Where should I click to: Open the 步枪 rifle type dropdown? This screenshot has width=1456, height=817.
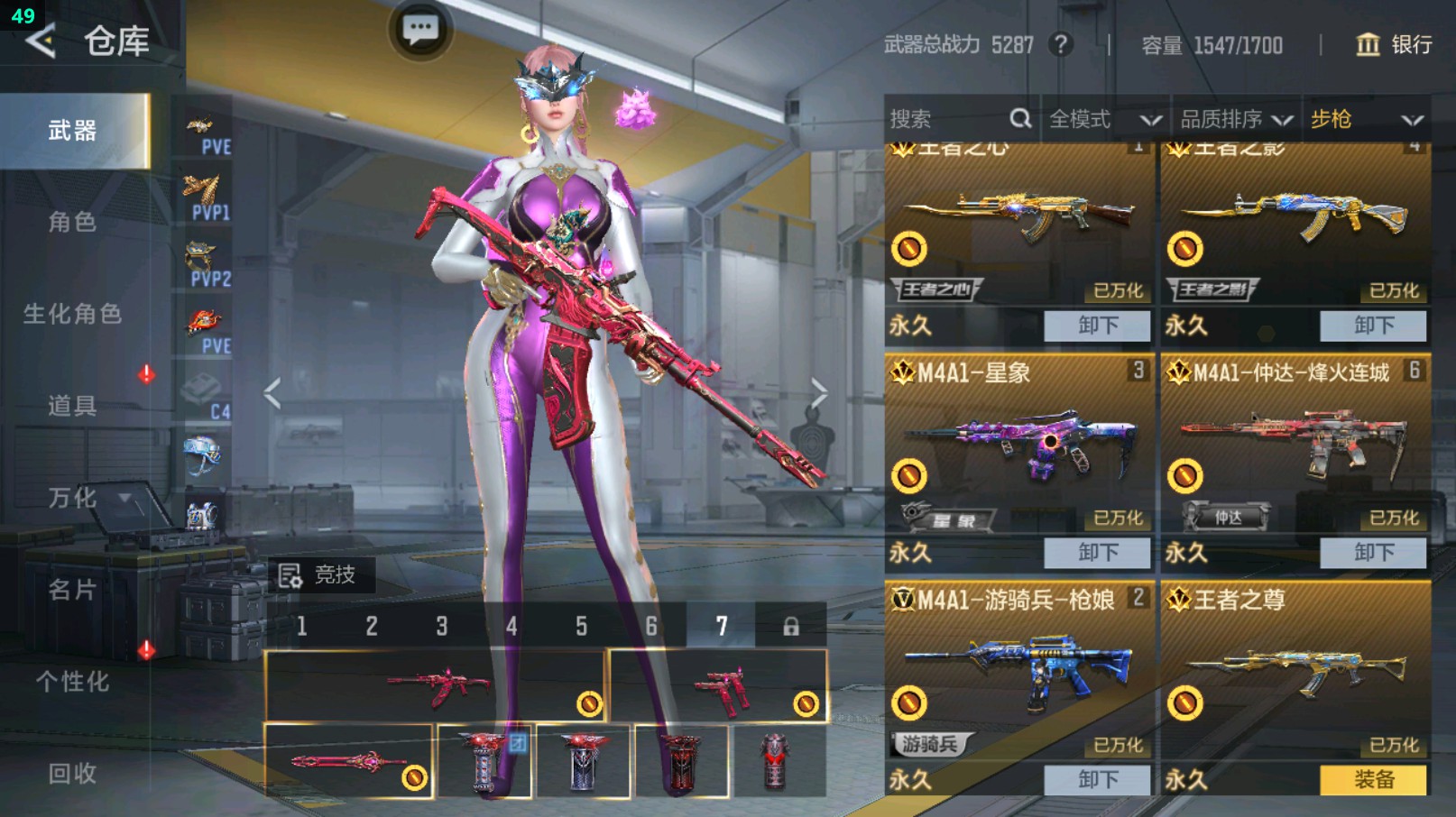(1366, 119)
